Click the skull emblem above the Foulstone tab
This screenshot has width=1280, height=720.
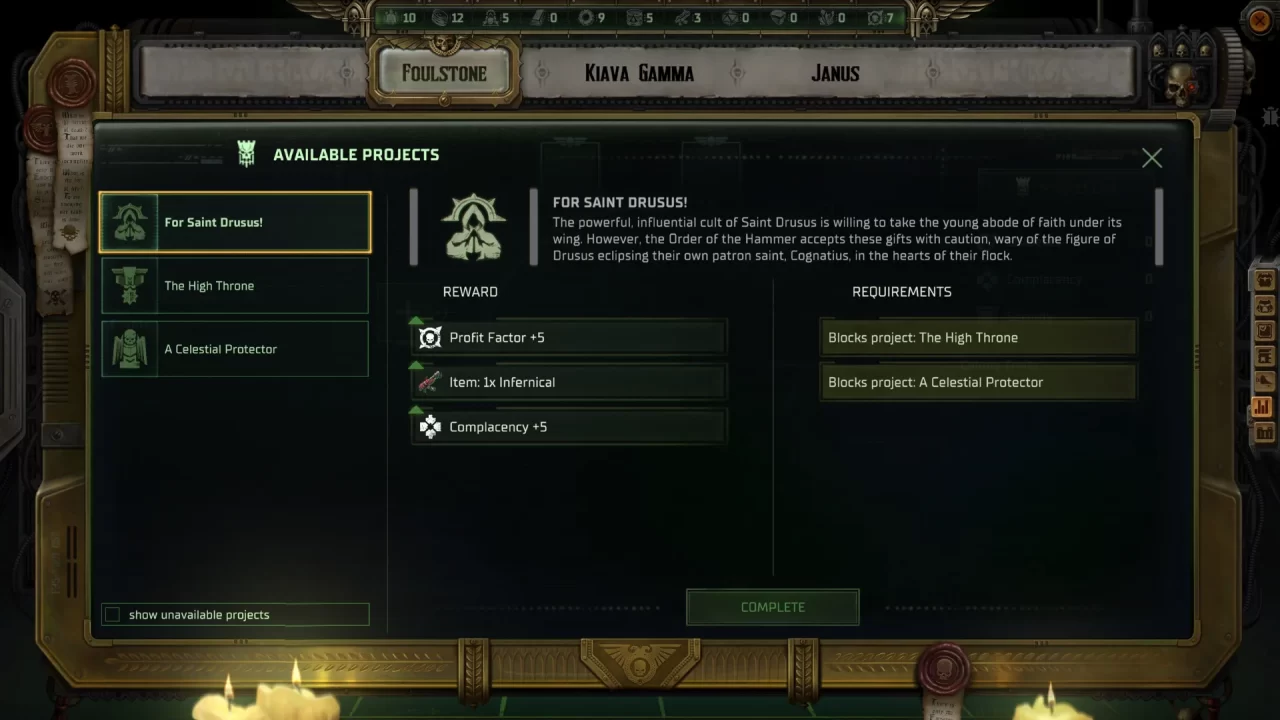(x=442, y=45)
